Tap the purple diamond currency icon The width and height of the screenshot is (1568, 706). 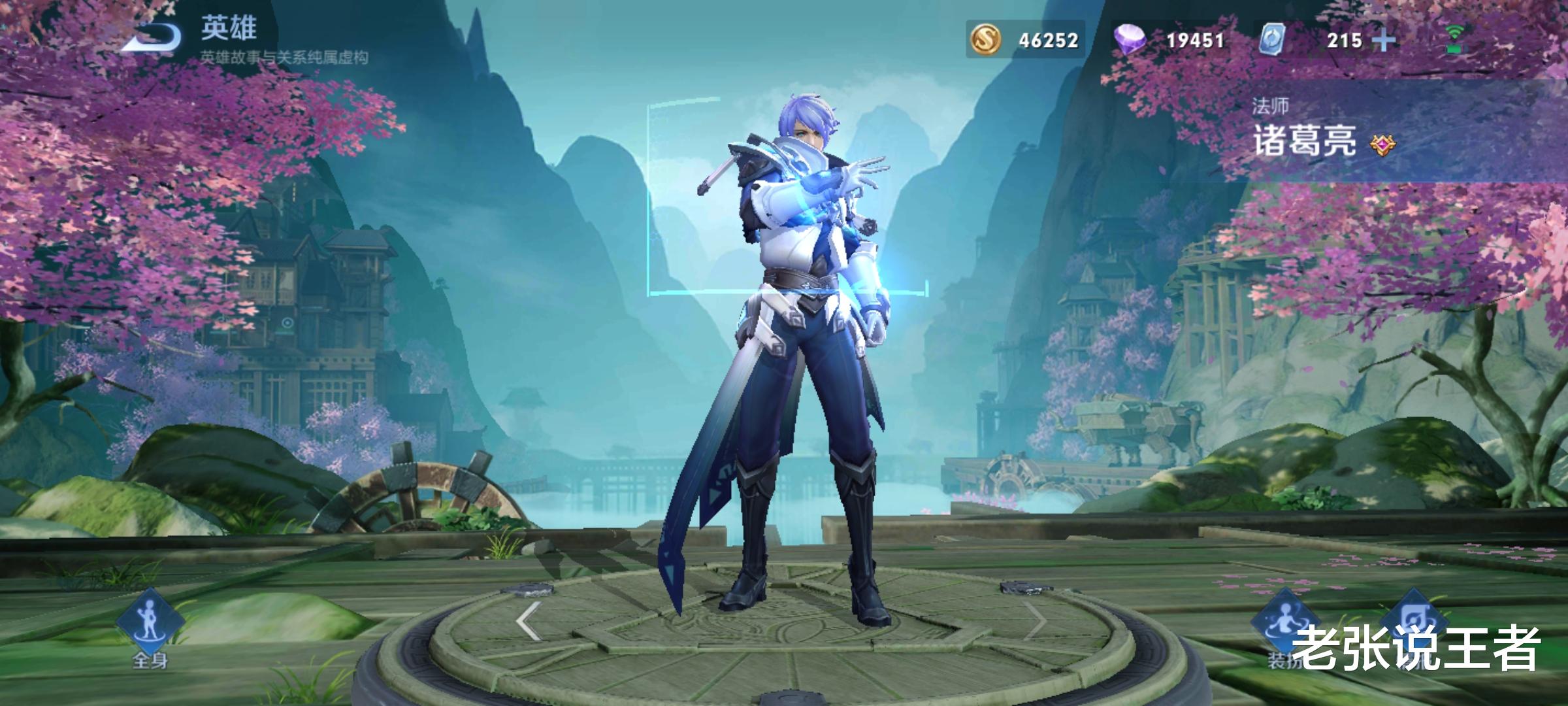1131,40
